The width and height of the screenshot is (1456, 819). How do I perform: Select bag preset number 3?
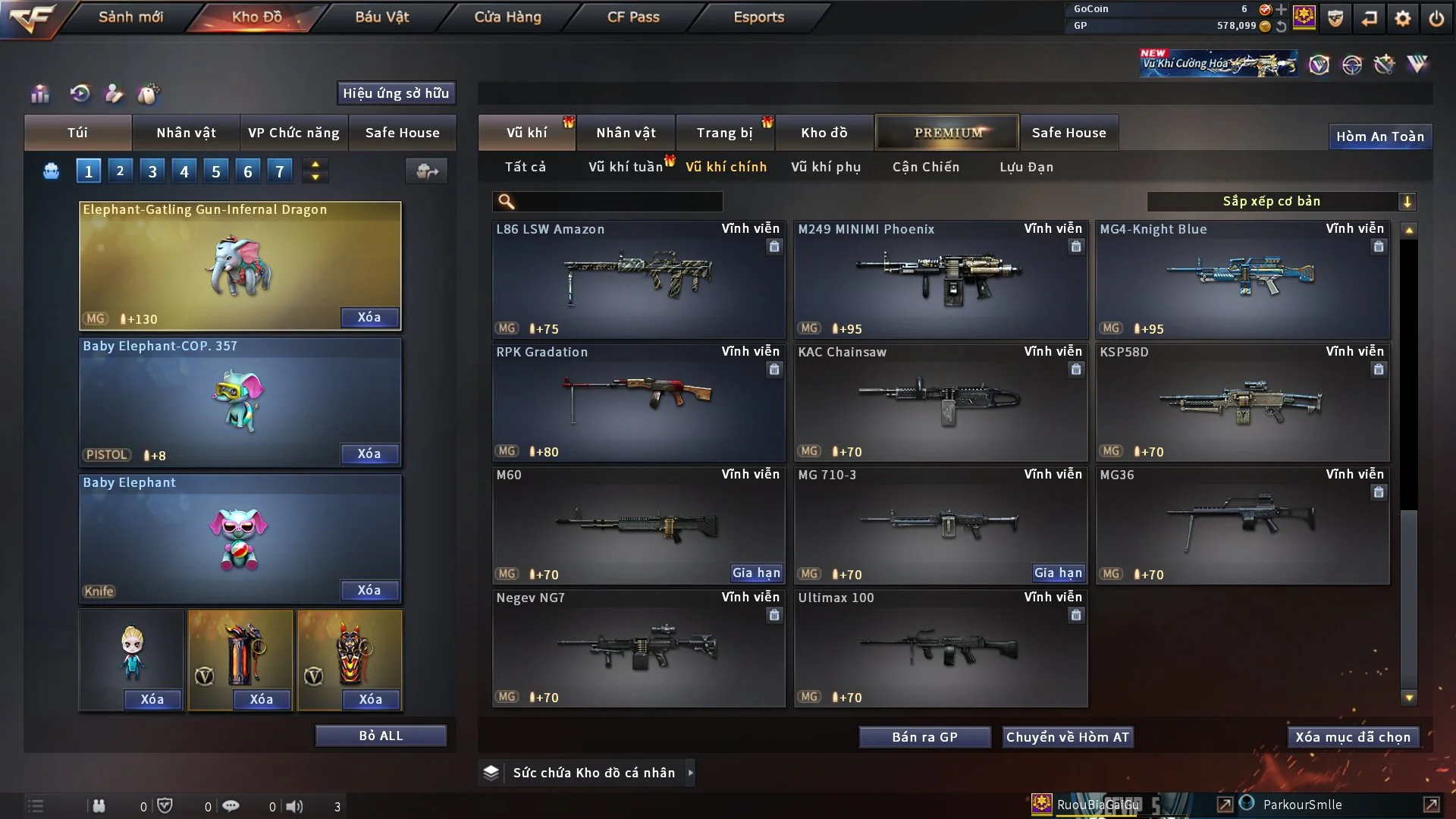click(152, 171)
